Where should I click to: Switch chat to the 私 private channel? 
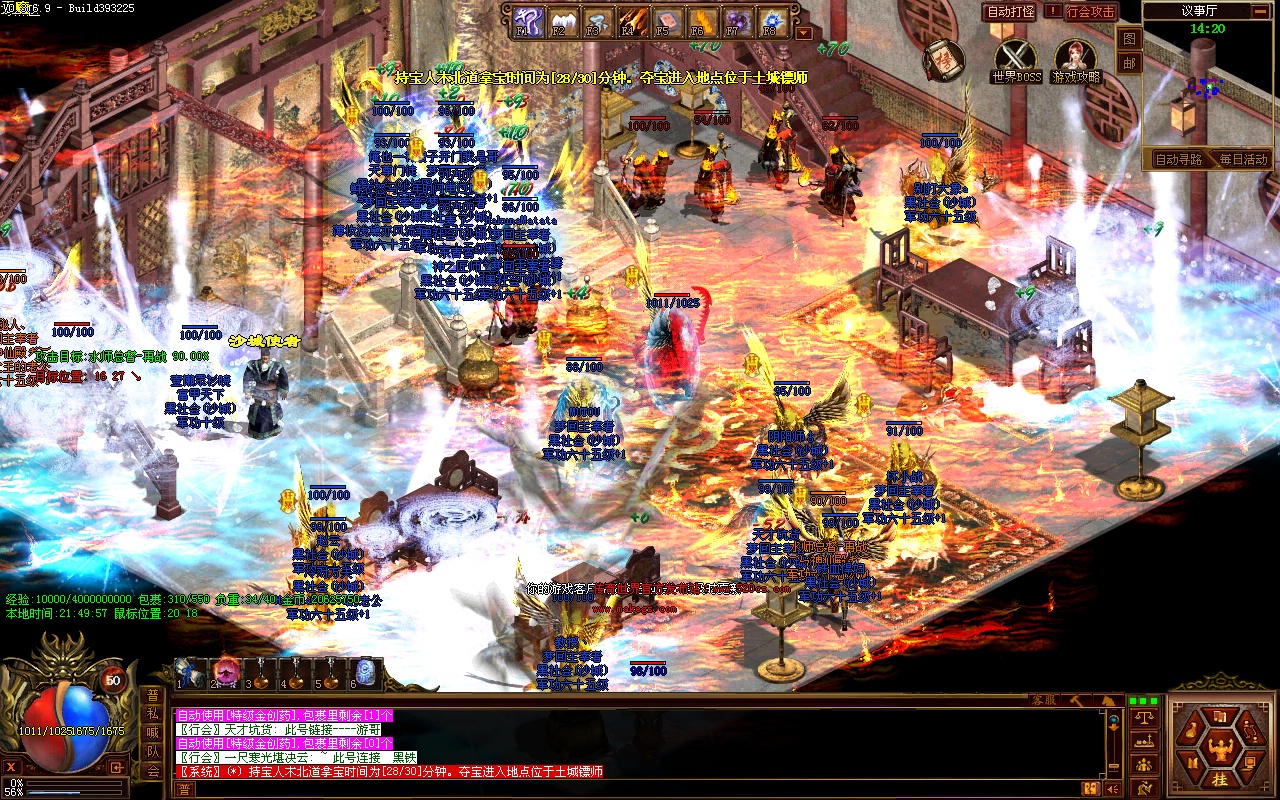153,714
